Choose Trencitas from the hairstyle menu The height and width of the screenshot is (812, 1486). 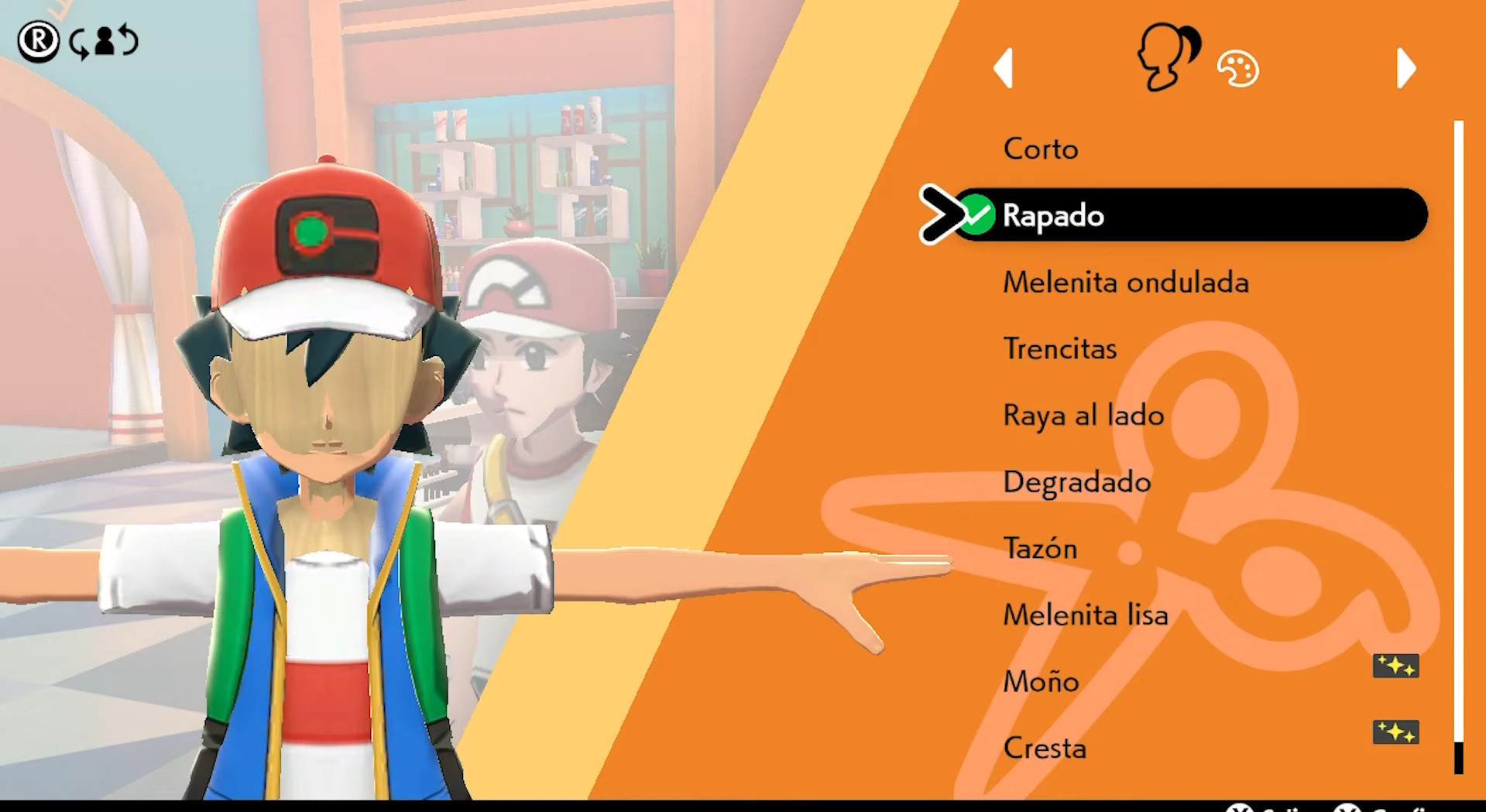pyautogui.click(x=1059, y=348)
